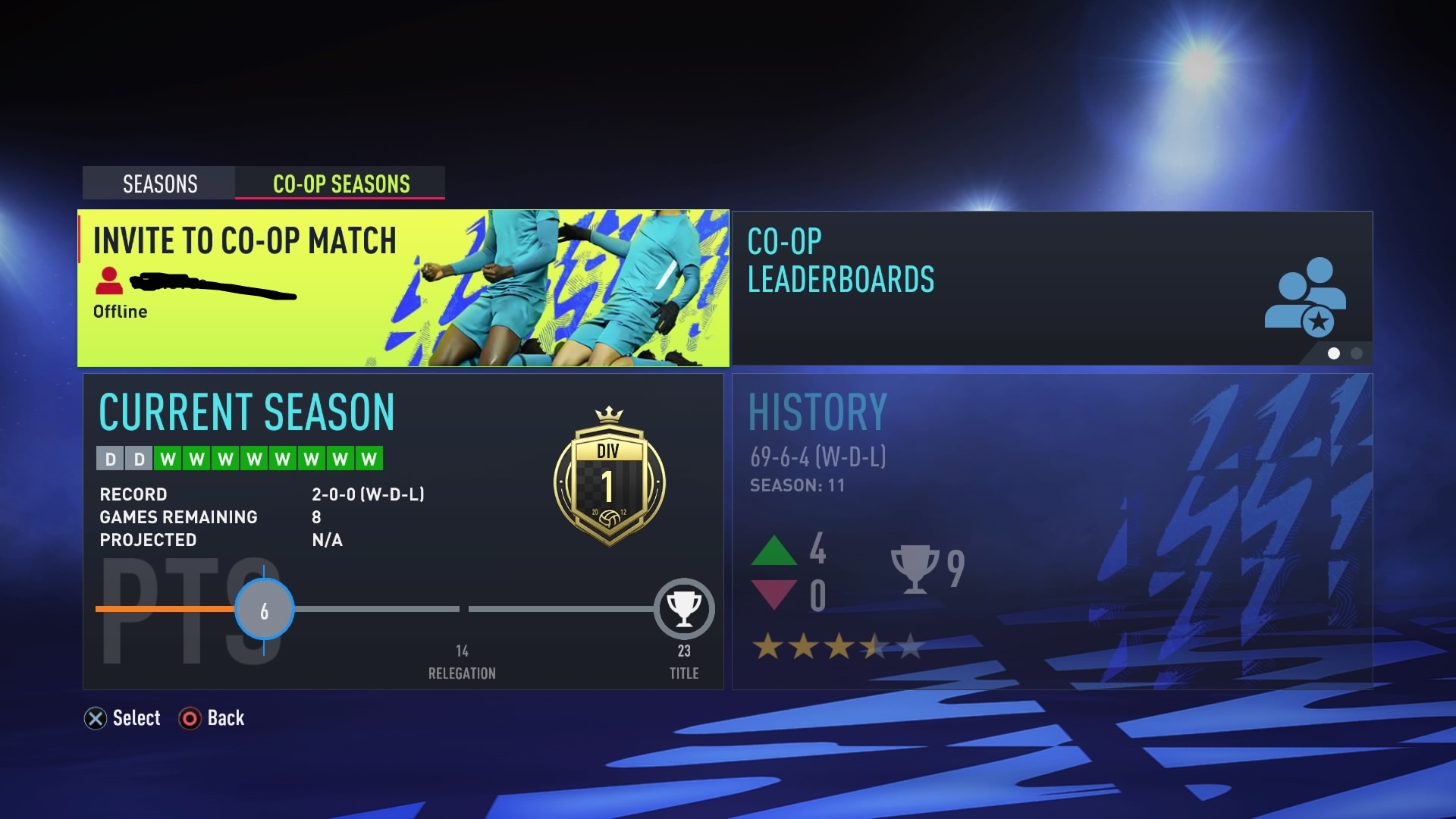Select the first carousel page dot

click(1335, 353)
